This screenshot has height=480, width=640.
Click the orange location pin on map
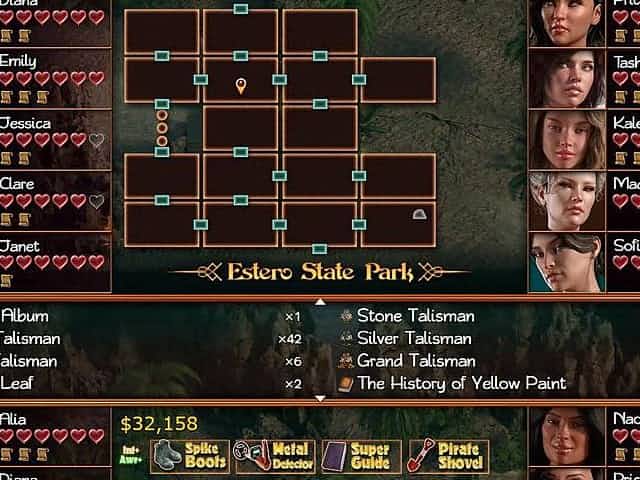point(241,86)
